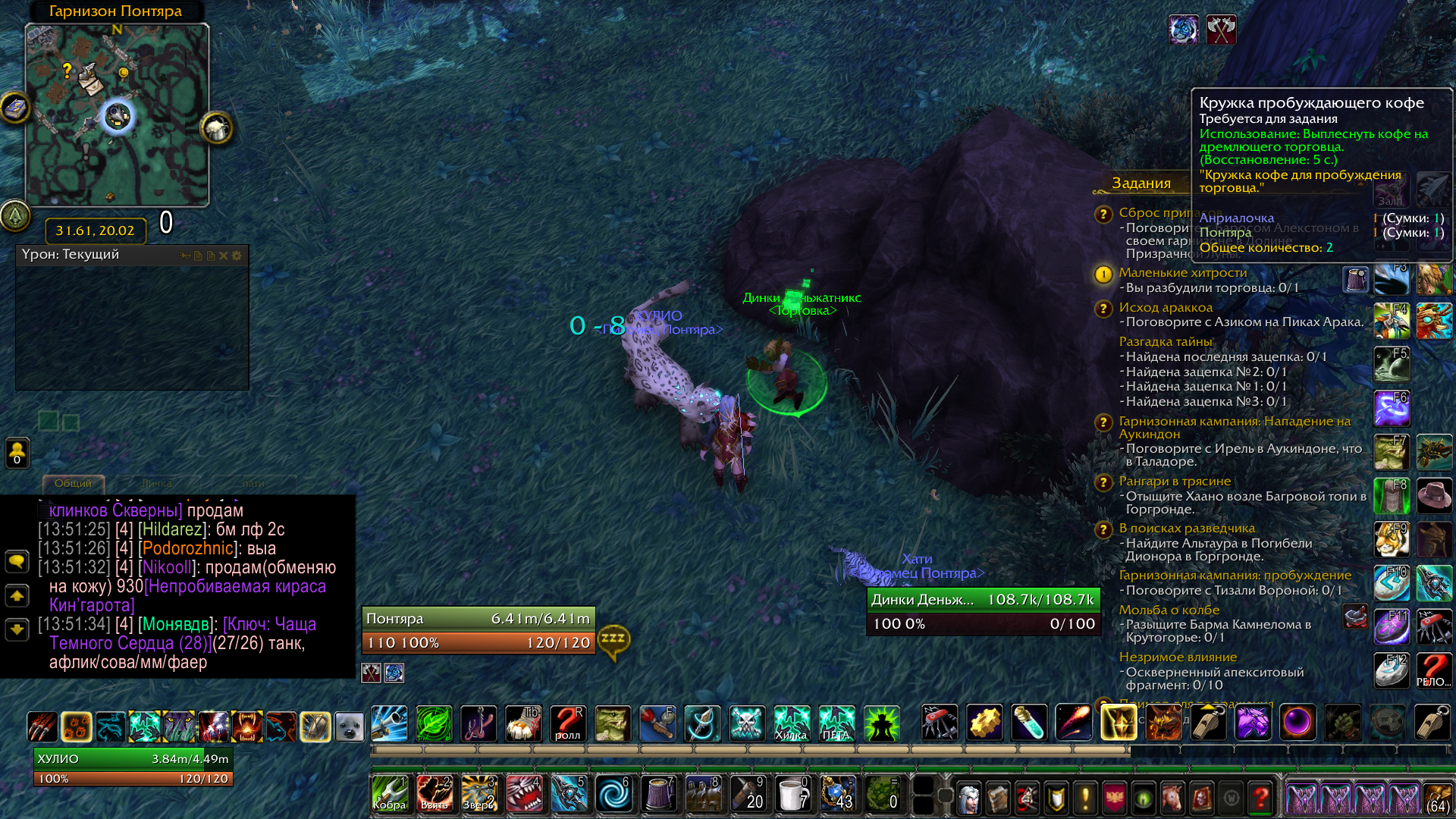Viewport: 1456px width, 819px height.
Task: Open the character portrait micro-menu button
Action: (968, 798)
